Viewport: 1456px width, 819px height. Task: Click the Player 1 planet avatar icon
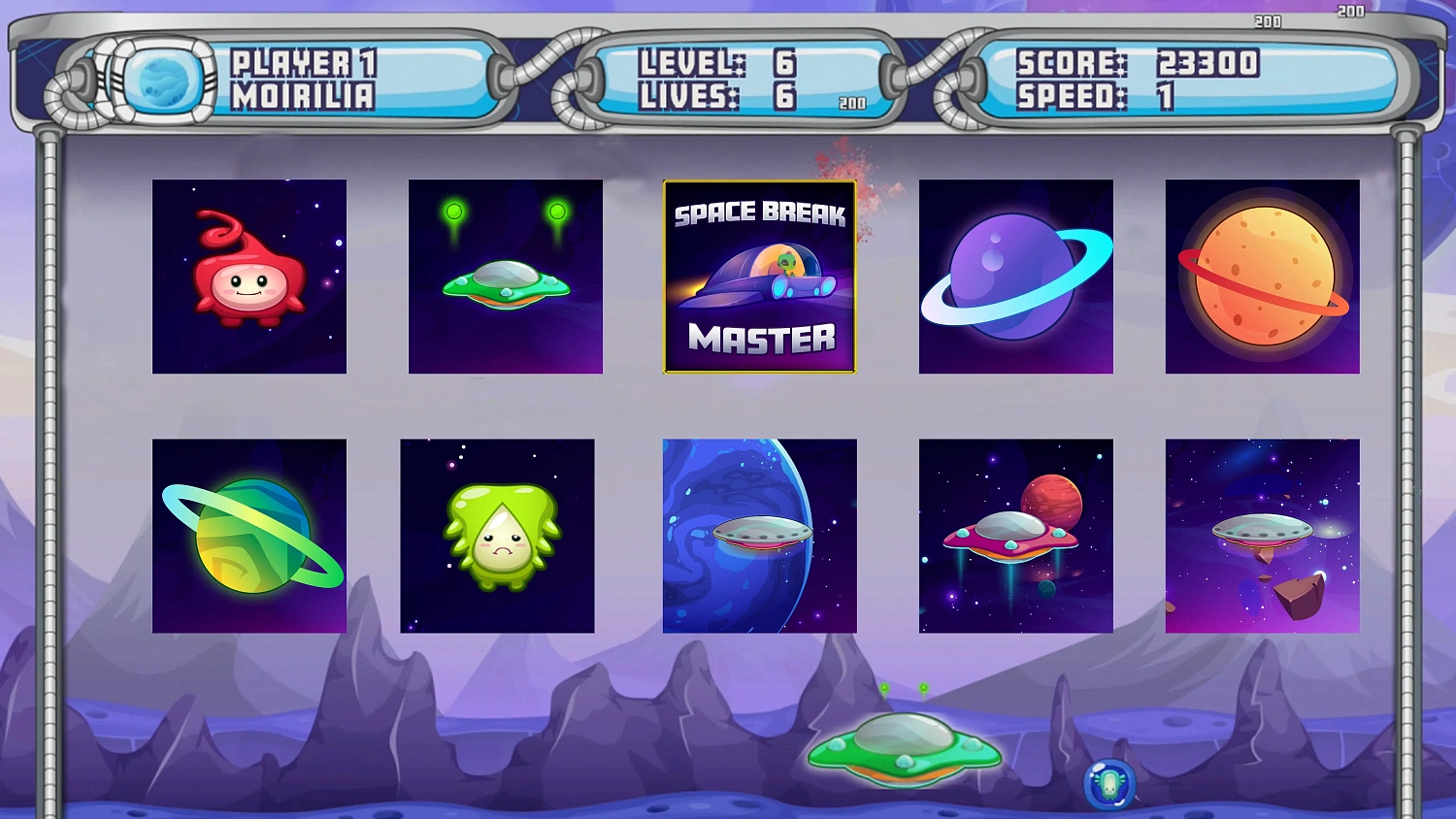tap(163, 81)
